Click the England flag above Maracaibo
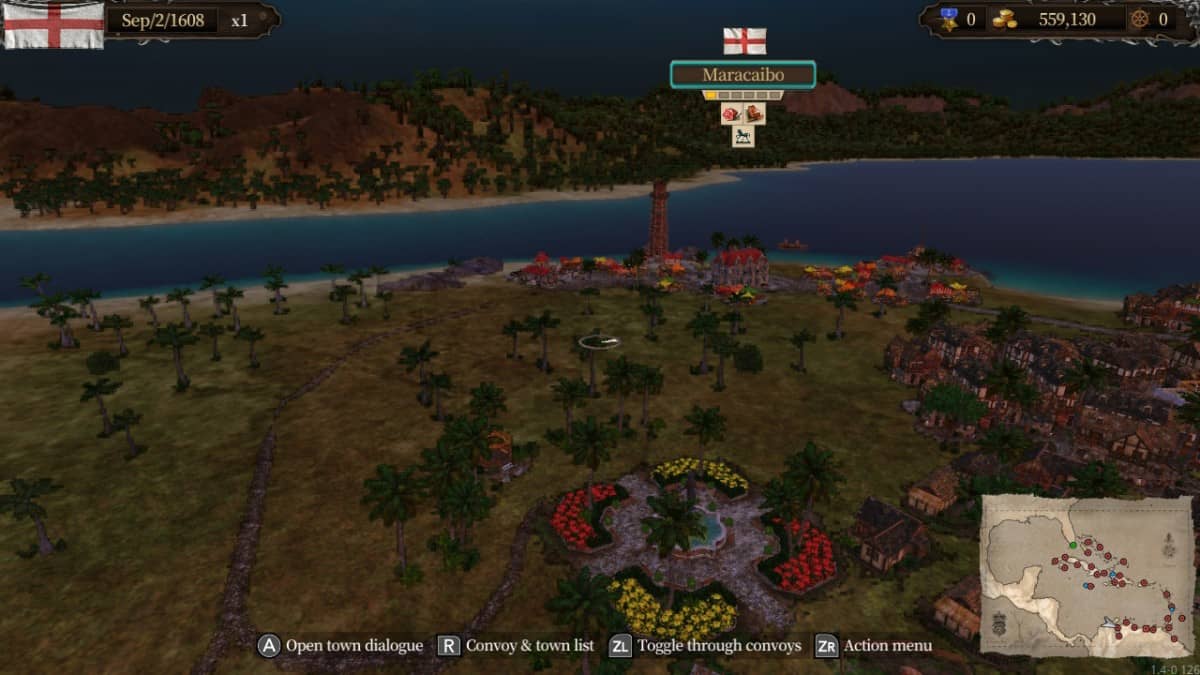 [744, 41]
